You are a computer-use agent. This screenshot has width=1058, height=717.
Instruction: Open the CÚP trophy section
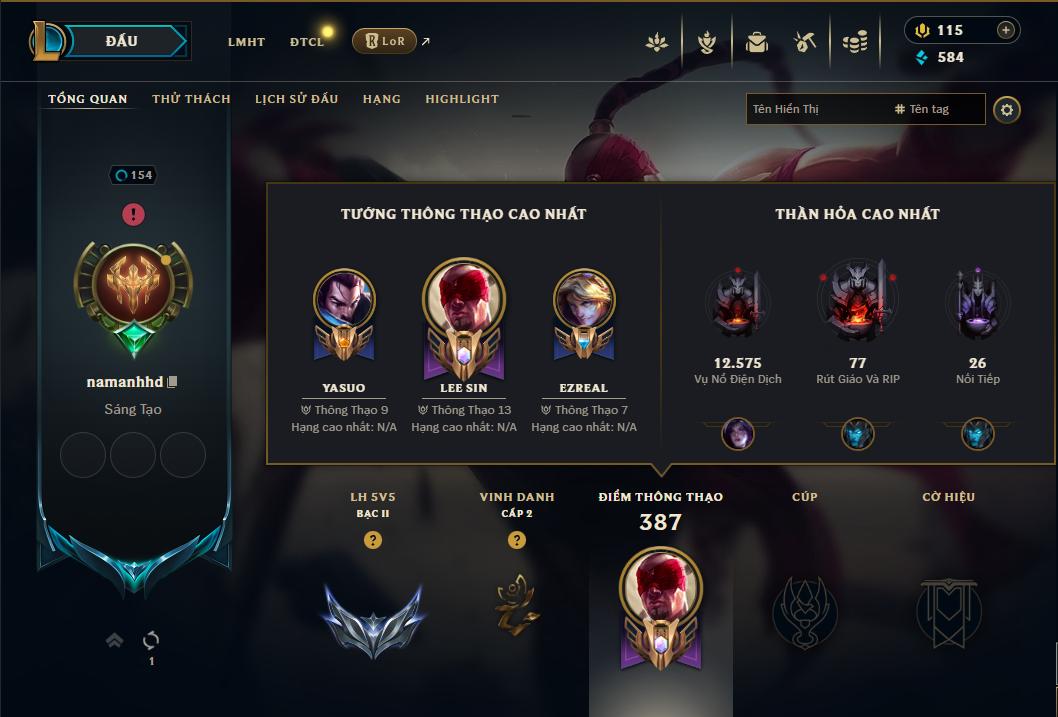[805, 608]
